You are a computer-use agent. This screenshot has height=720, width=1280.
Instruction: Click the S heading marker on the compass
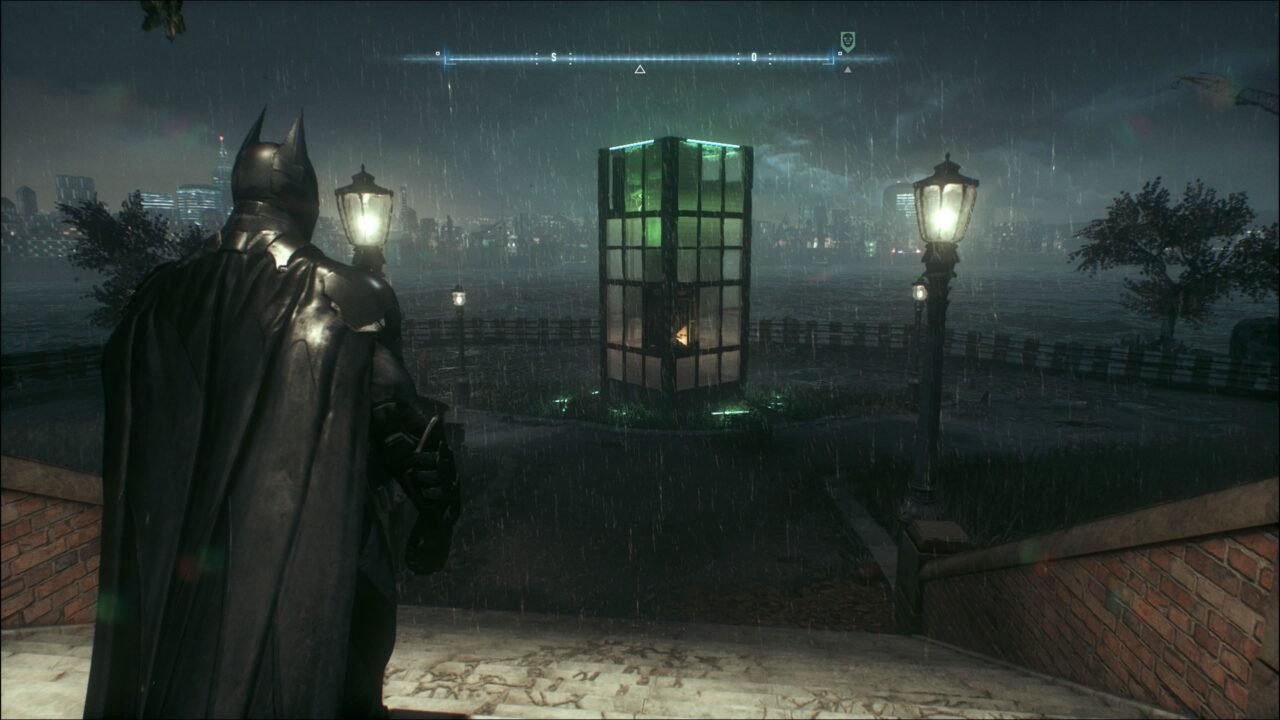click(553, 56)
